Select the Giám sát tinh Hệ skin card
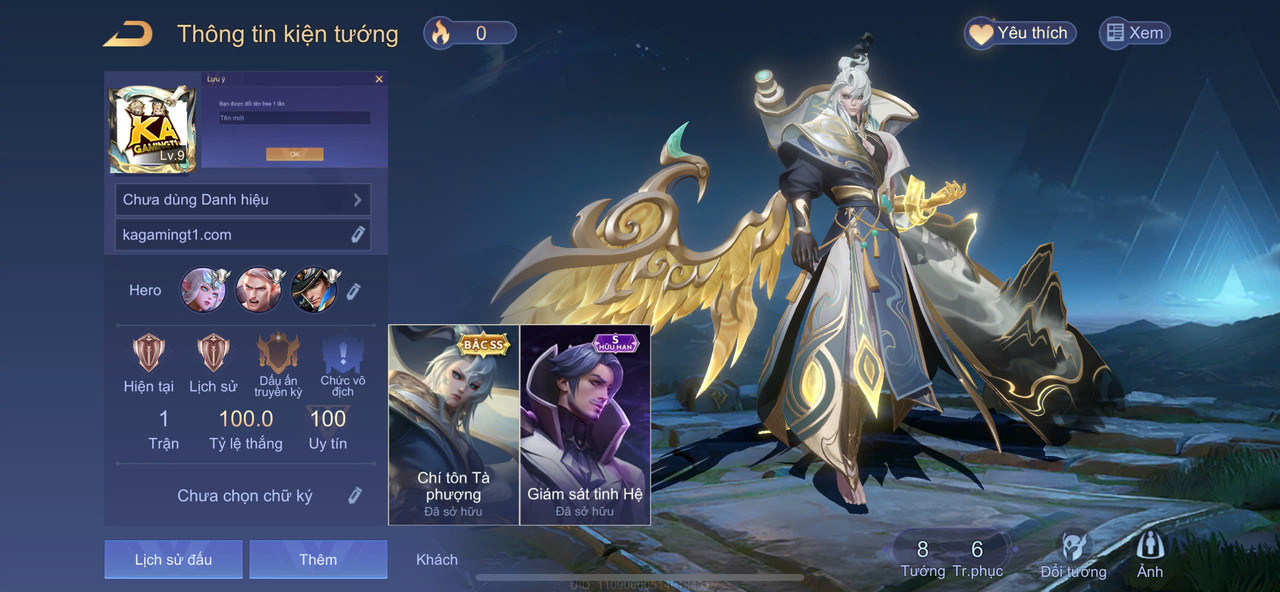The height and width of the screenshot is (592, 1280). coord(585,425)
